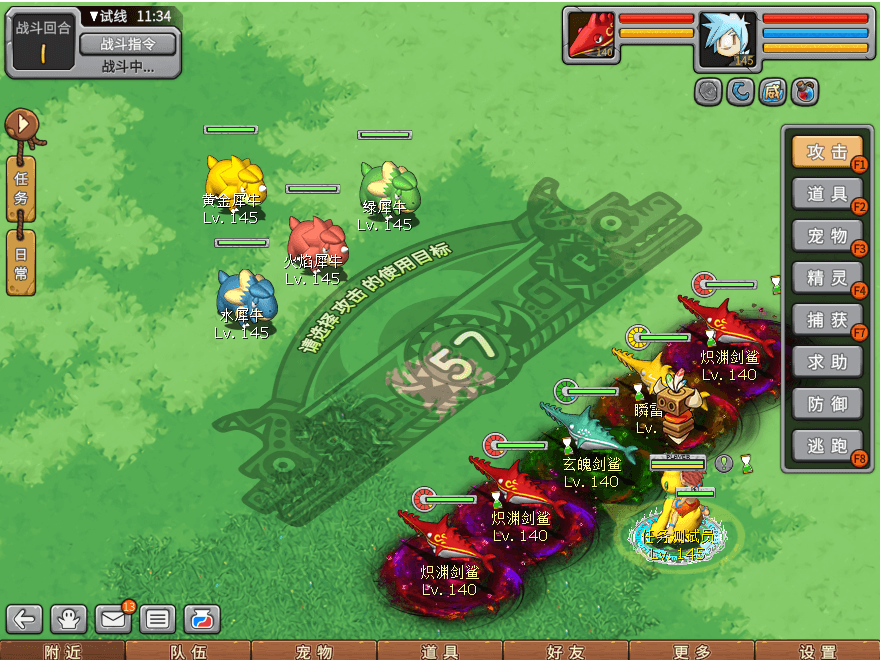The height and width of the screenshot is (660, 880).
Task: Choose the 宠物 pet command
Action: (827, 236)
